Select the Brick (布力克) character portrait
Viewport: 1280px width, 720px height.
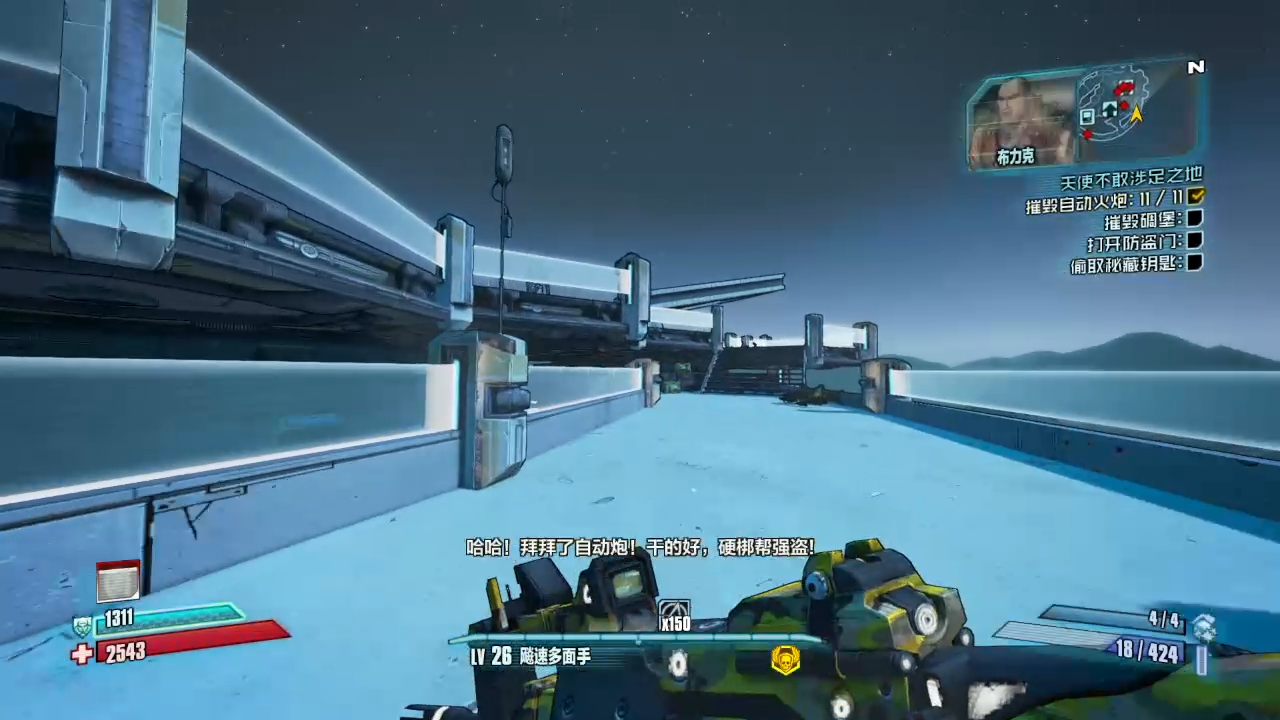coord(1021,118)
